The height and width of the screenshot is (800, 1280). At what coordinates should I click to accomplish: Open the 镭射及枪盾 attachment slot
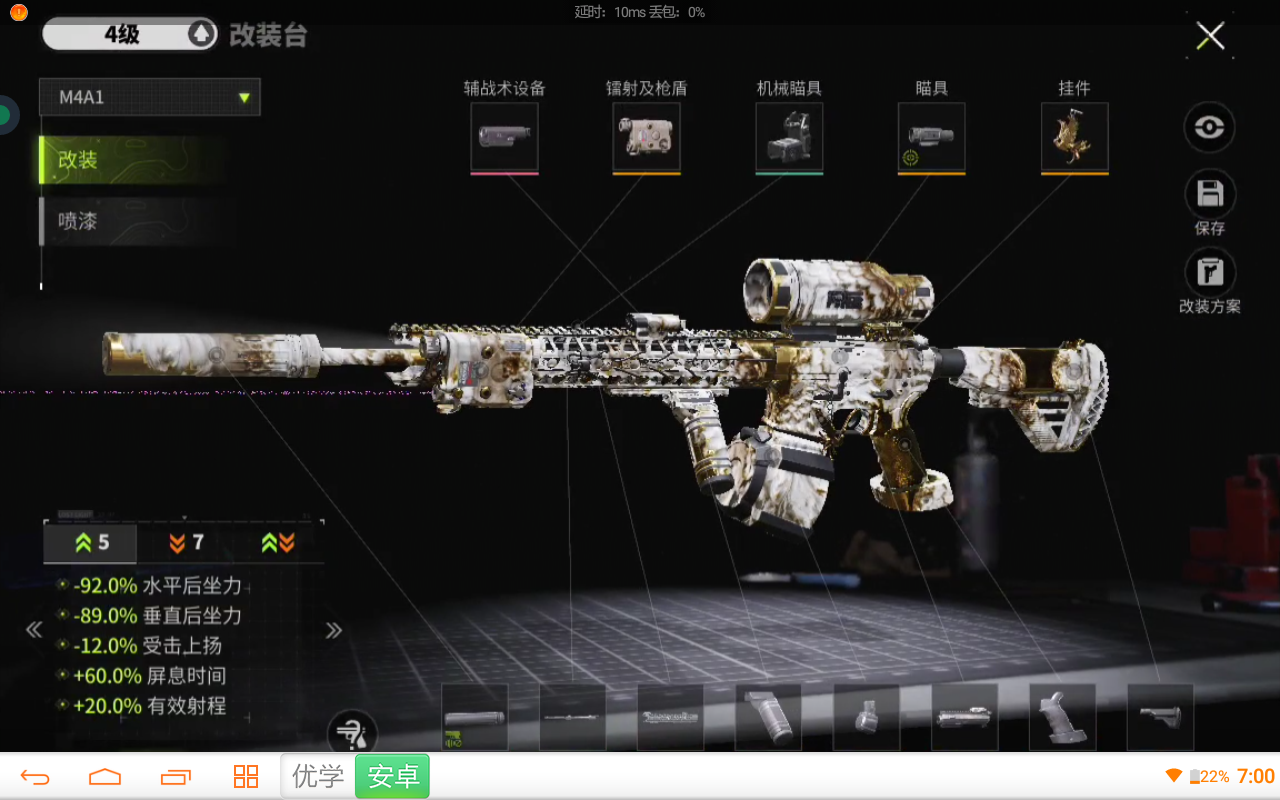click(x=647, y=137)
